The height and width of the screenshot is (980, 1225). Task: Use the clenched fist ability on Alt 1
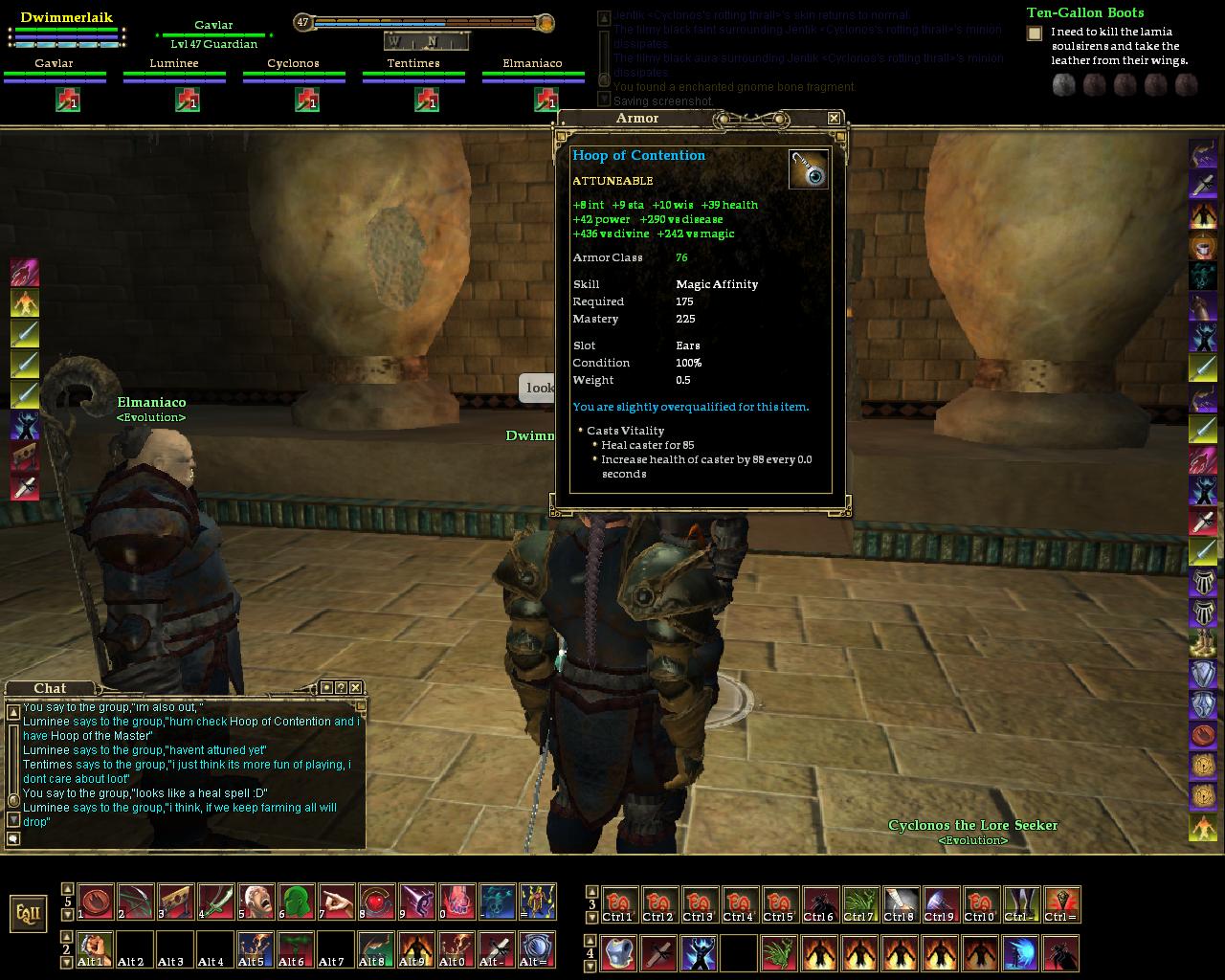95,948
